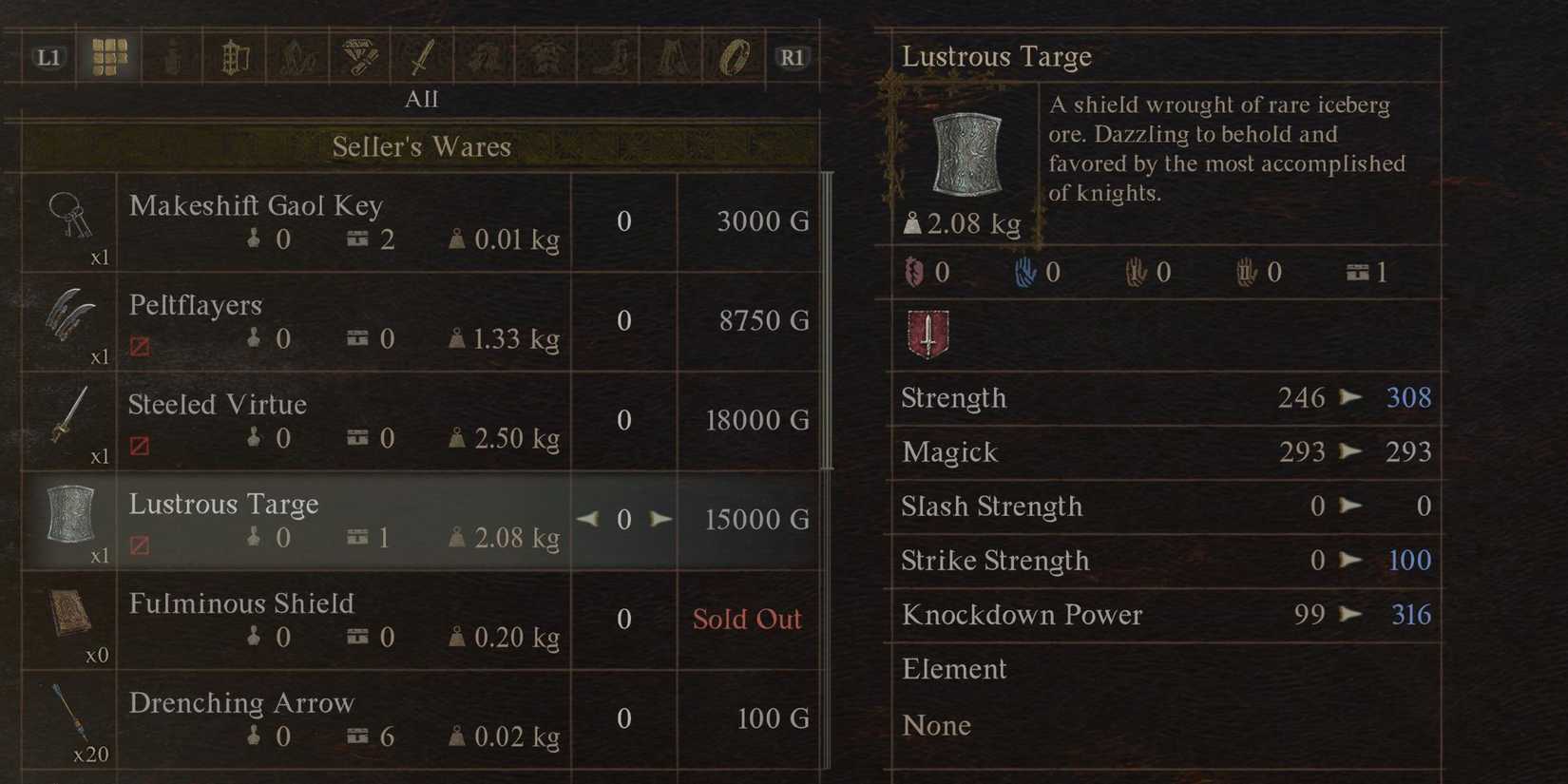Select the cloak category filter icon
Viewport: 1568px width, 784px height.
coord(673,57)
